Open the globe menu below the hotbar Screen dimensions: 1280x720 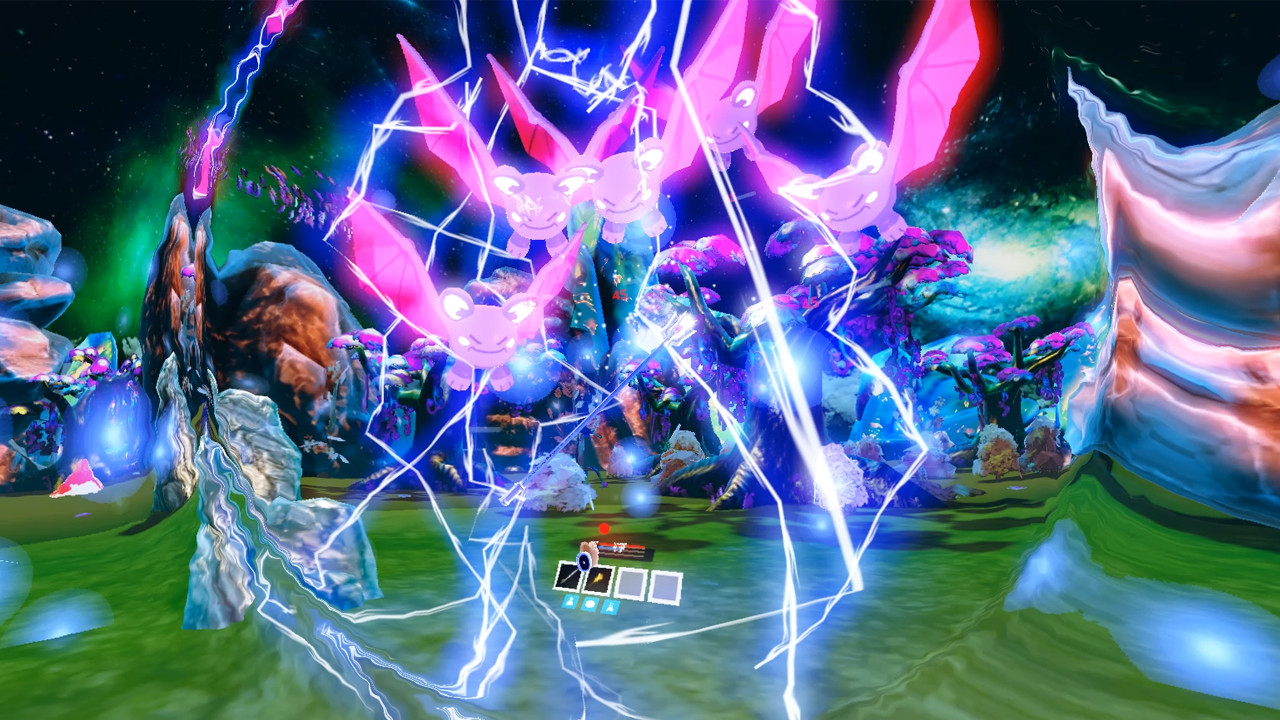click(590, 603)
